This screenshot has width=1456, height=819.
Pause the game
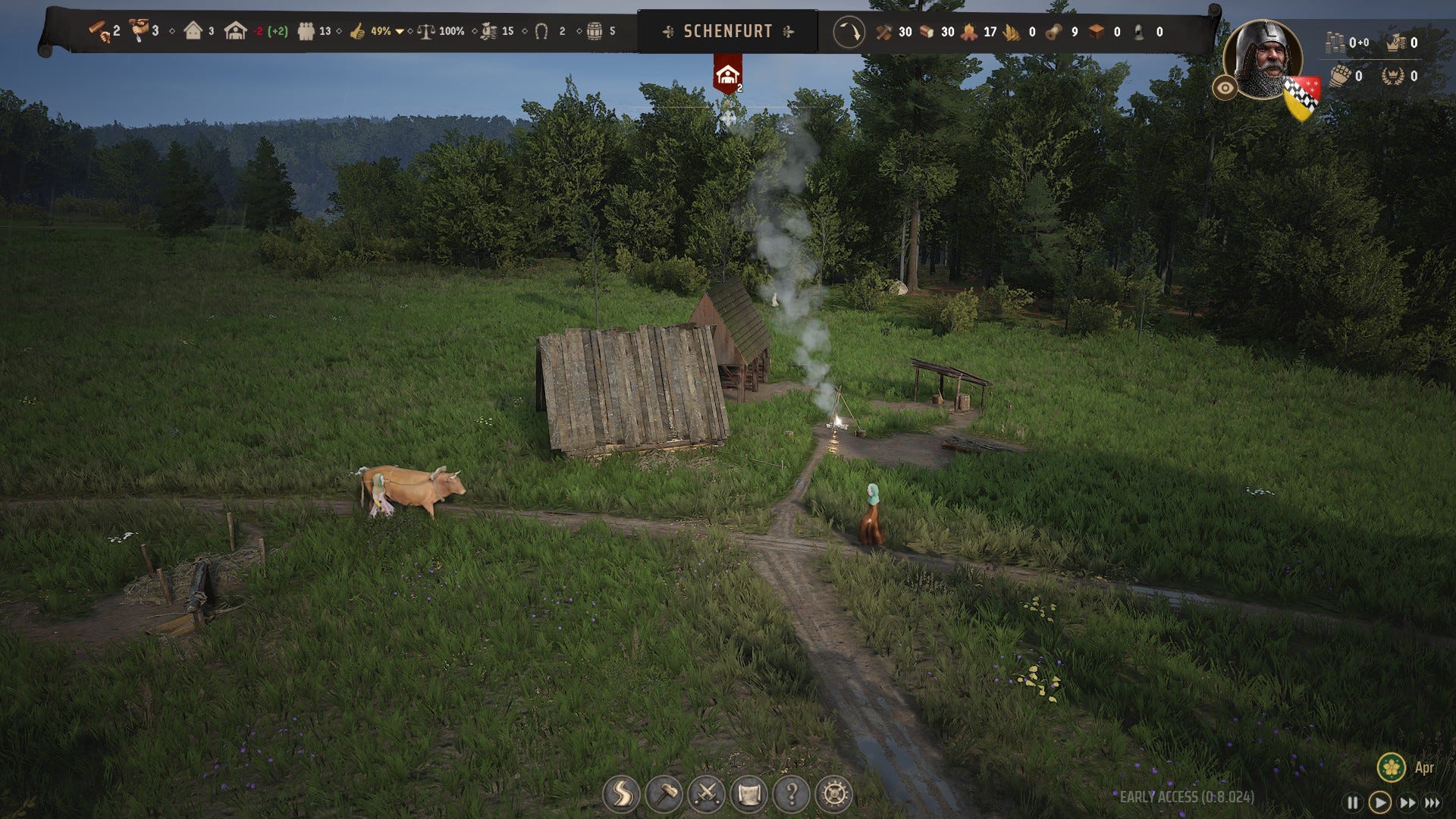tap(1352, 802)
